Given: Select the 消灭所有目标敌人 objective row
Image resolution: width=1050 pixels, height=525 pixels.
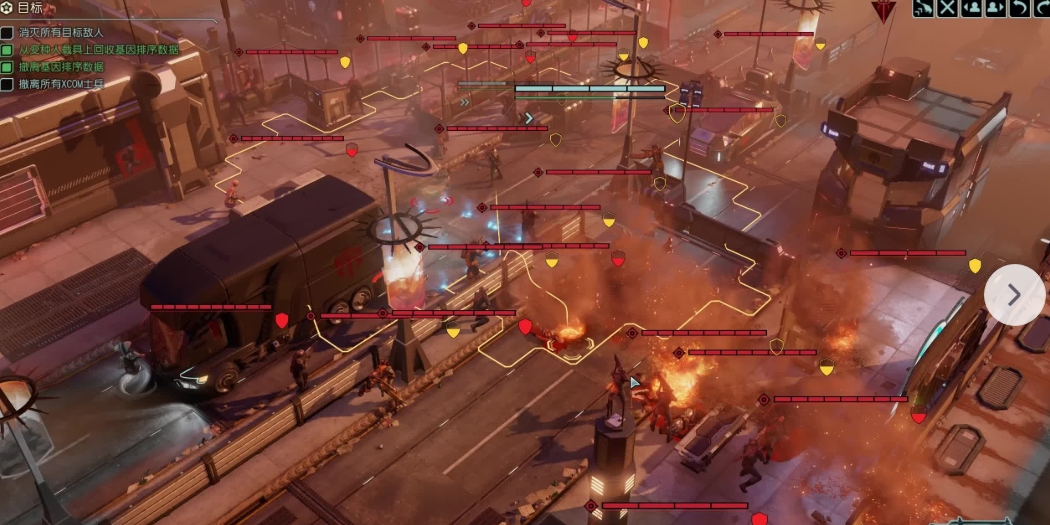Looking at the screenshot, I should click(x=61, y=32).
